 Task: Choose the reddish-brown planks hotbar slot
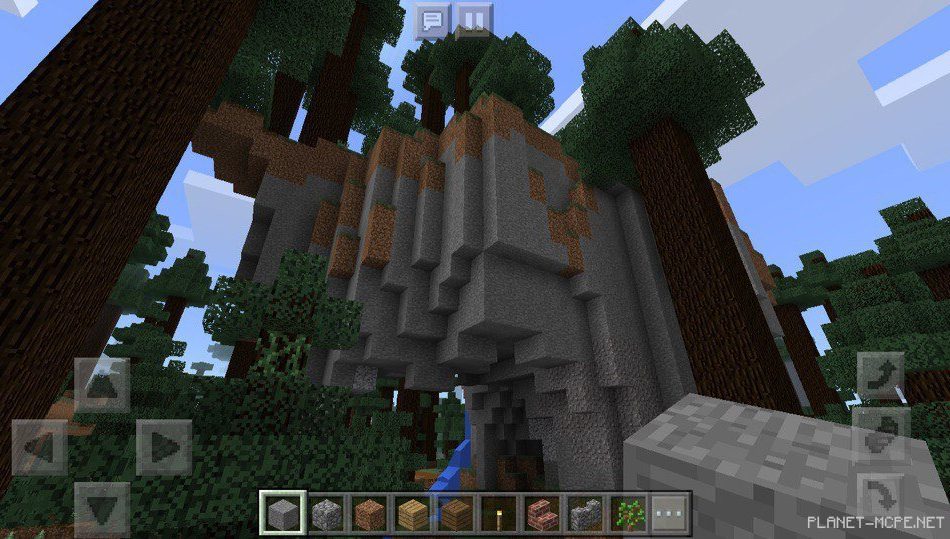click(369, 513)
